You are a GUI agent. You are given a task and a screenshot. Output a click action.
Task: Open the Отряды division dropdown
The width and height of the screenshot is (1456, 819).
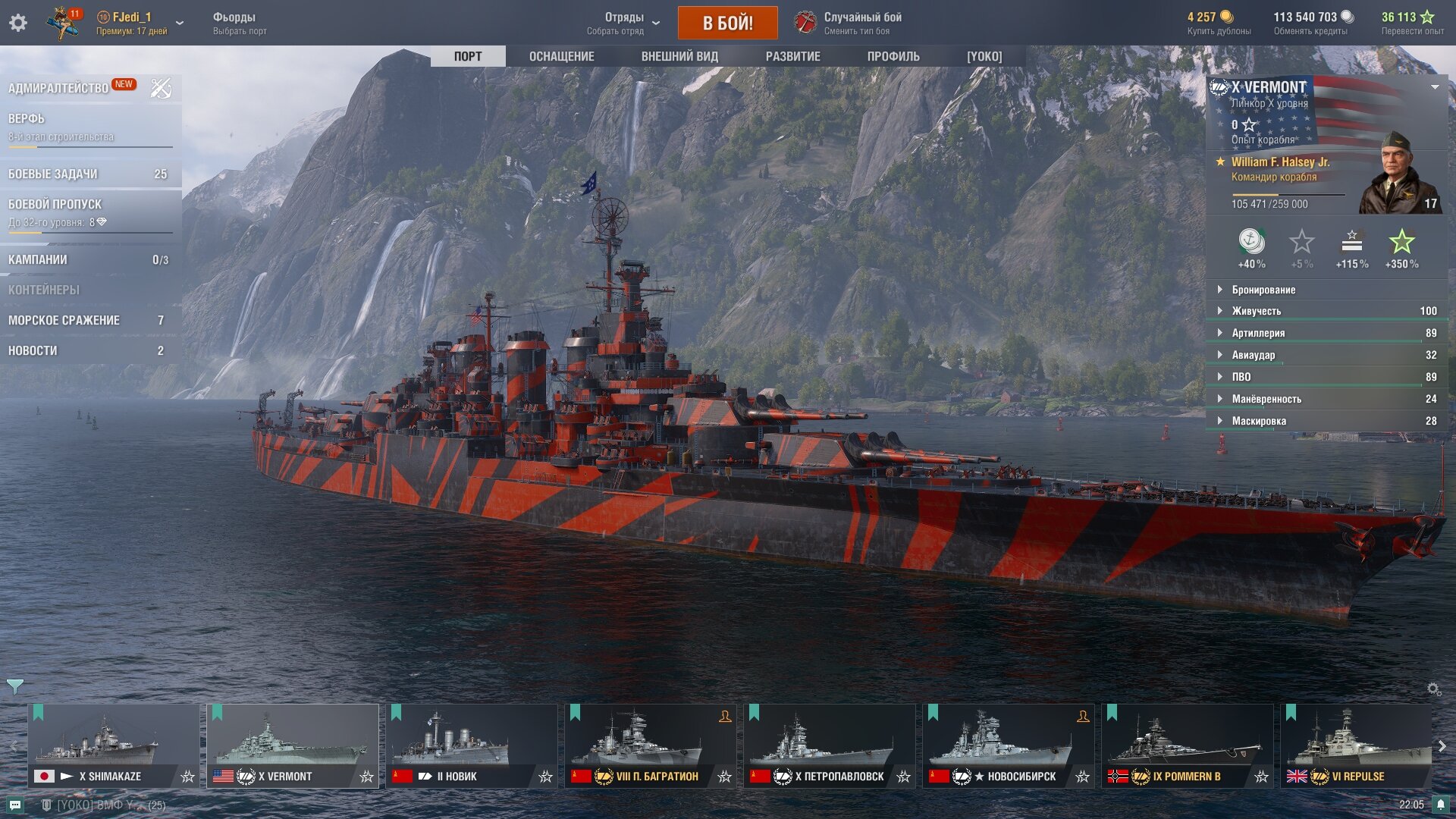tap(624, 23)
